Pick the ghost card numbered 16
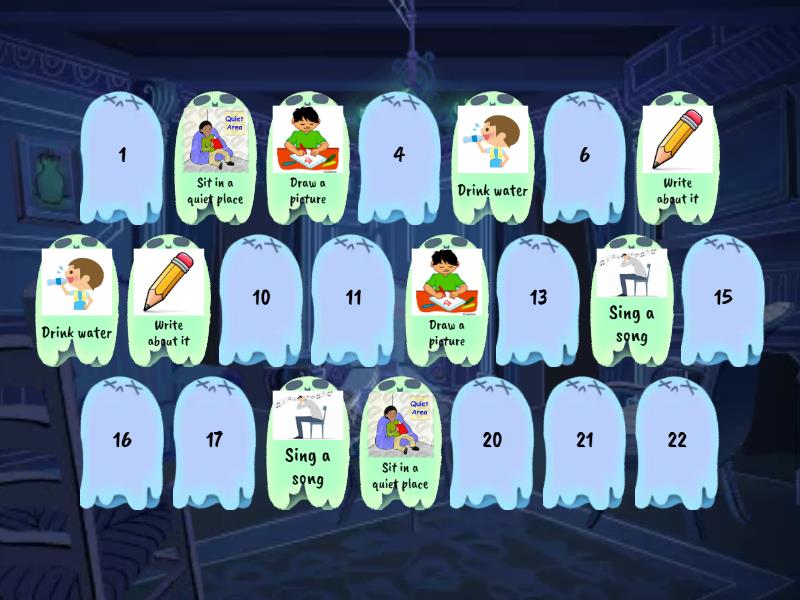The width and height of the screenshot is (800, 600). click(x=122, y=441)
